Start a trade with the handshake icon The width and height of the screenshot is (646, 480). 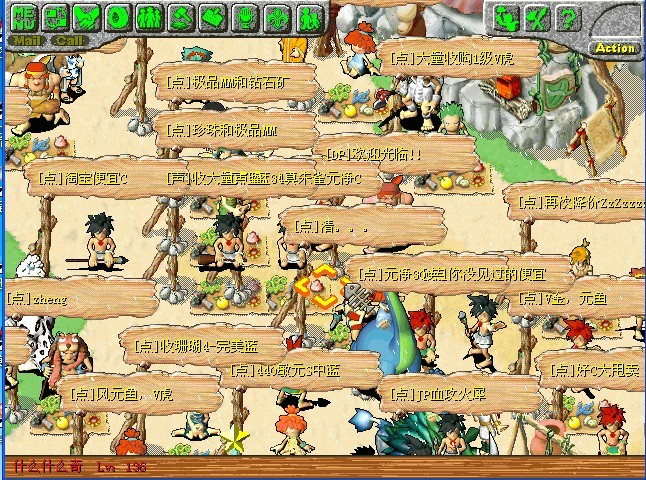coord(87,17)
